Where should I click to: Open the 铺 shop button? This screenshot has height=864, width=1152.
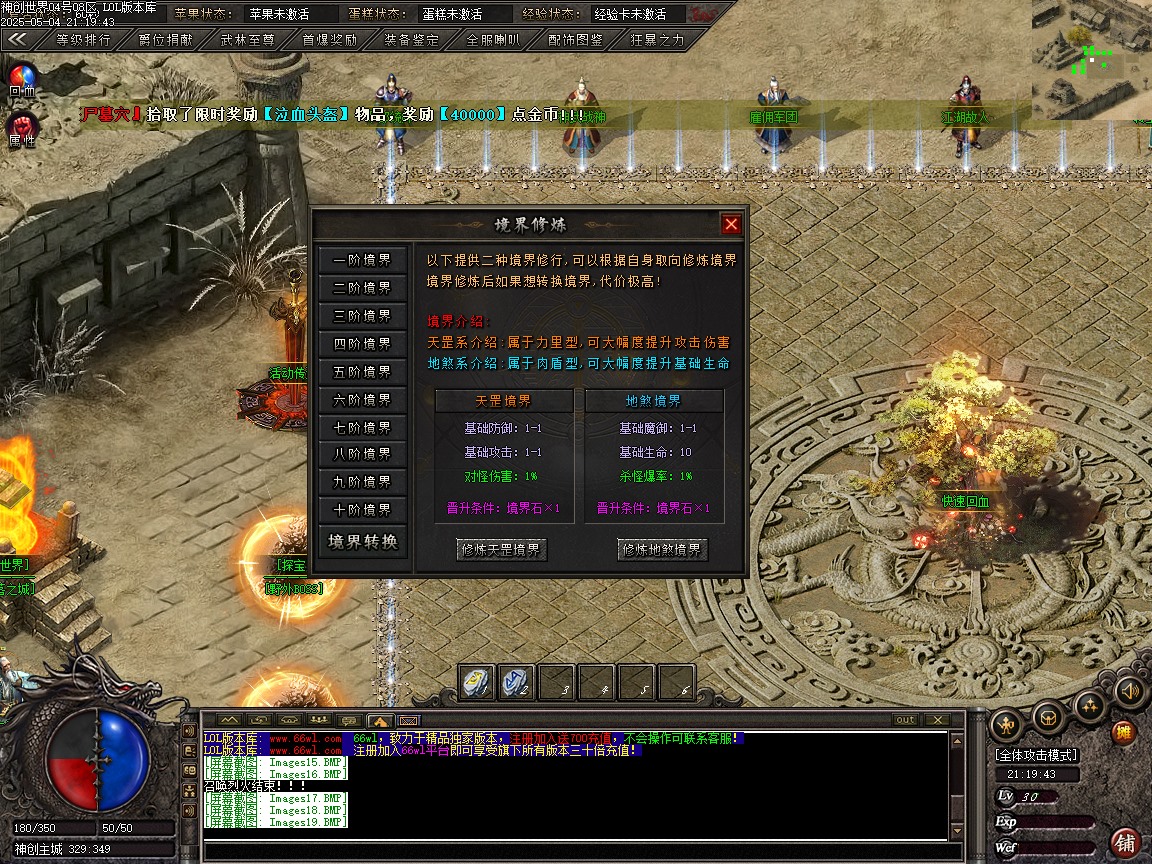(1126, 842)
